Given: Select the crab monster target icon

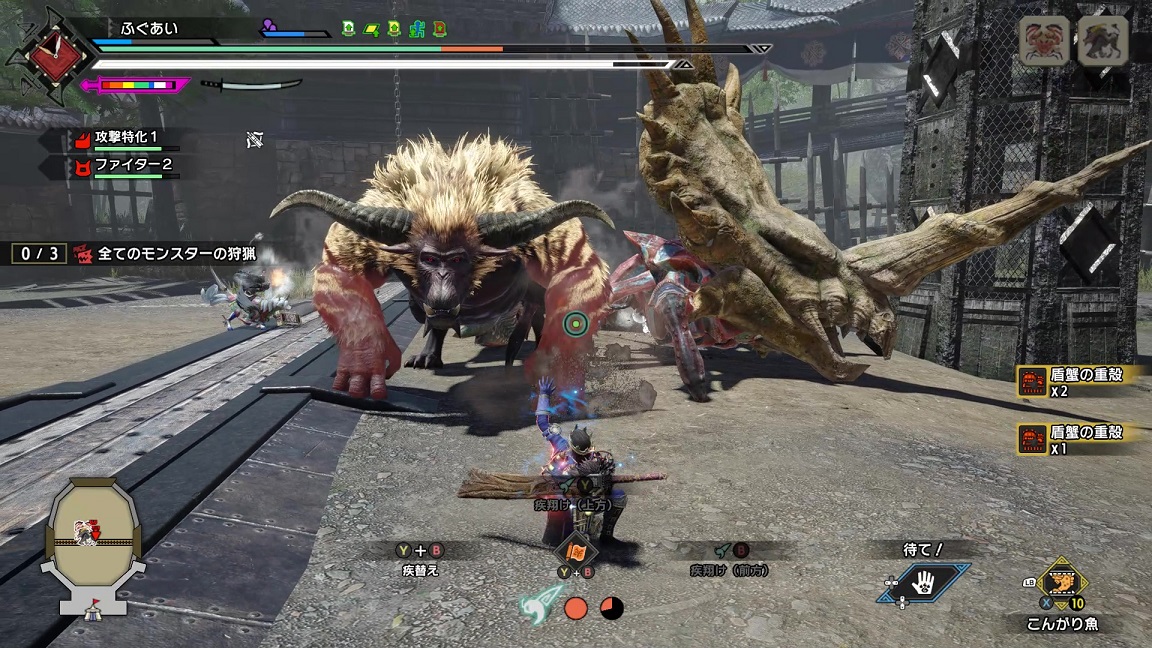Looking at the screenshot, I should coord(1044,41).
